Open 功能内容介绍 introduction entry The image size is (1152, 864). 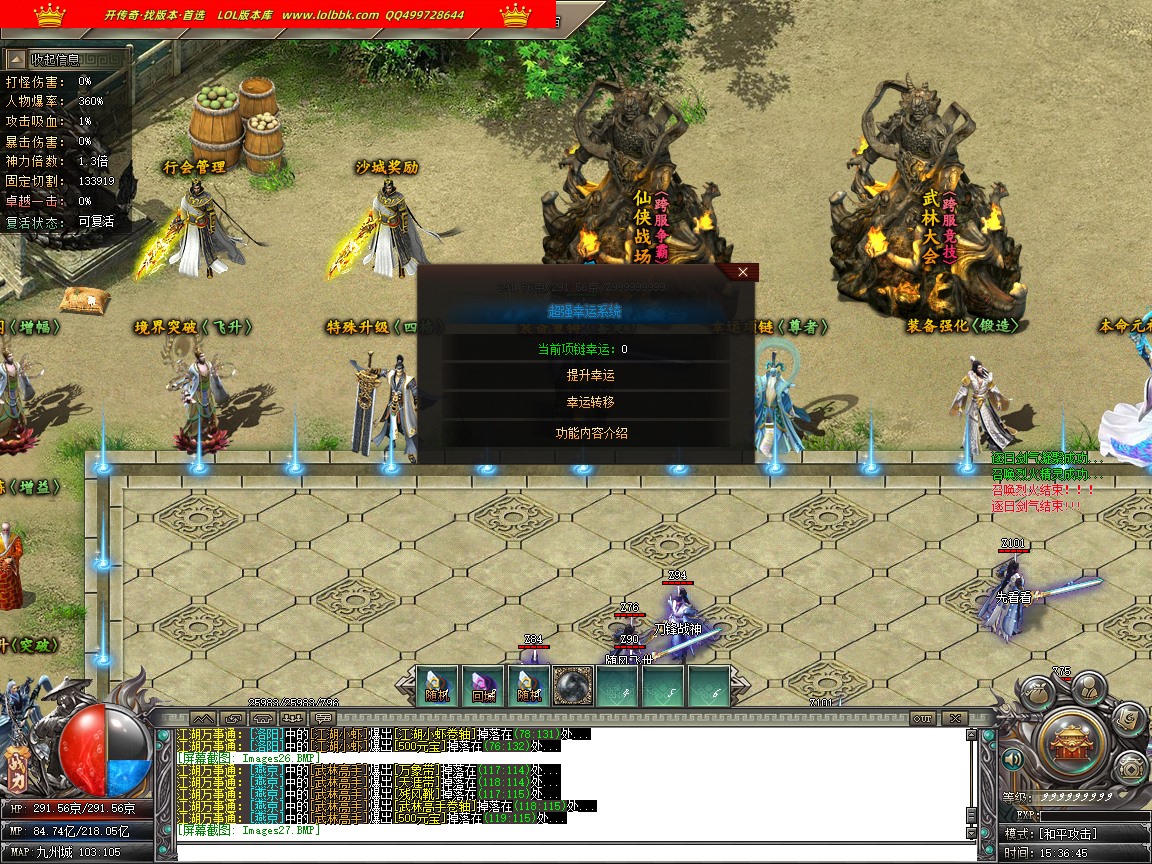tap(590, 433)
